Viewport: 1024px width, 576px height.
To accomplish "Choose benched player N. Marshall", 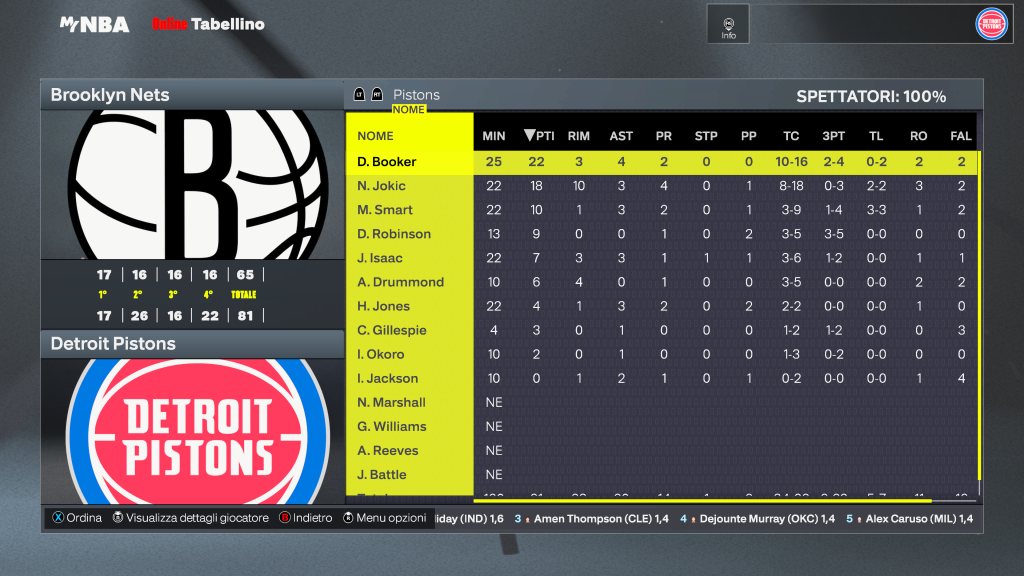I will (391, 402).
